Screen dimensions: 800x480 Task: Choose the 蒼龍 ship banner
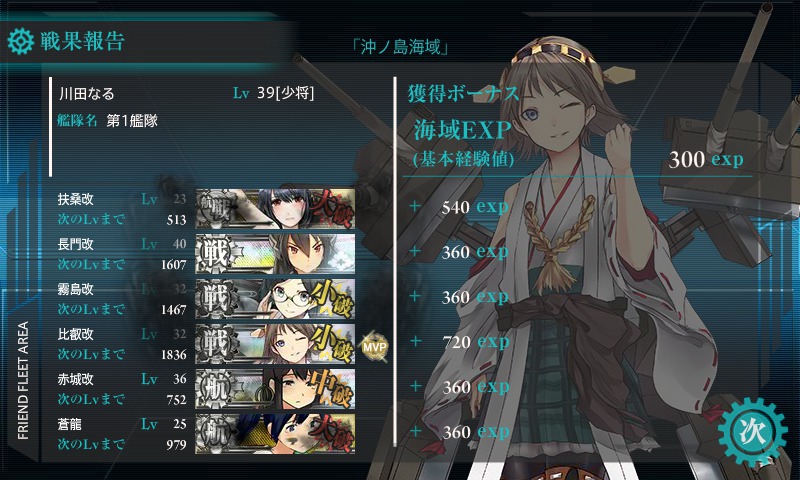[x=276, y=432]
